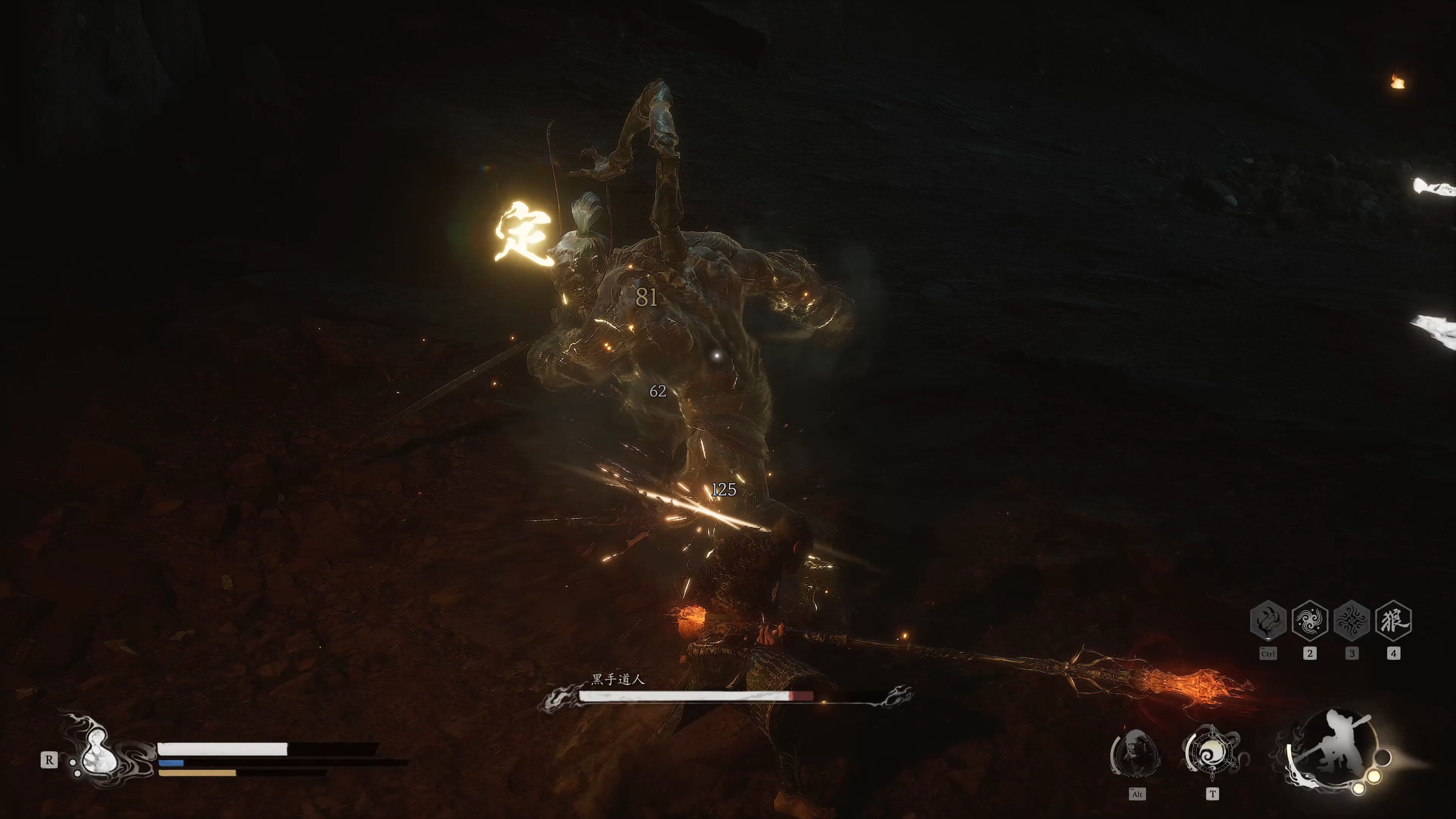Activate the flame-shaped spell above Ctrl

(x=1268, y=621)
